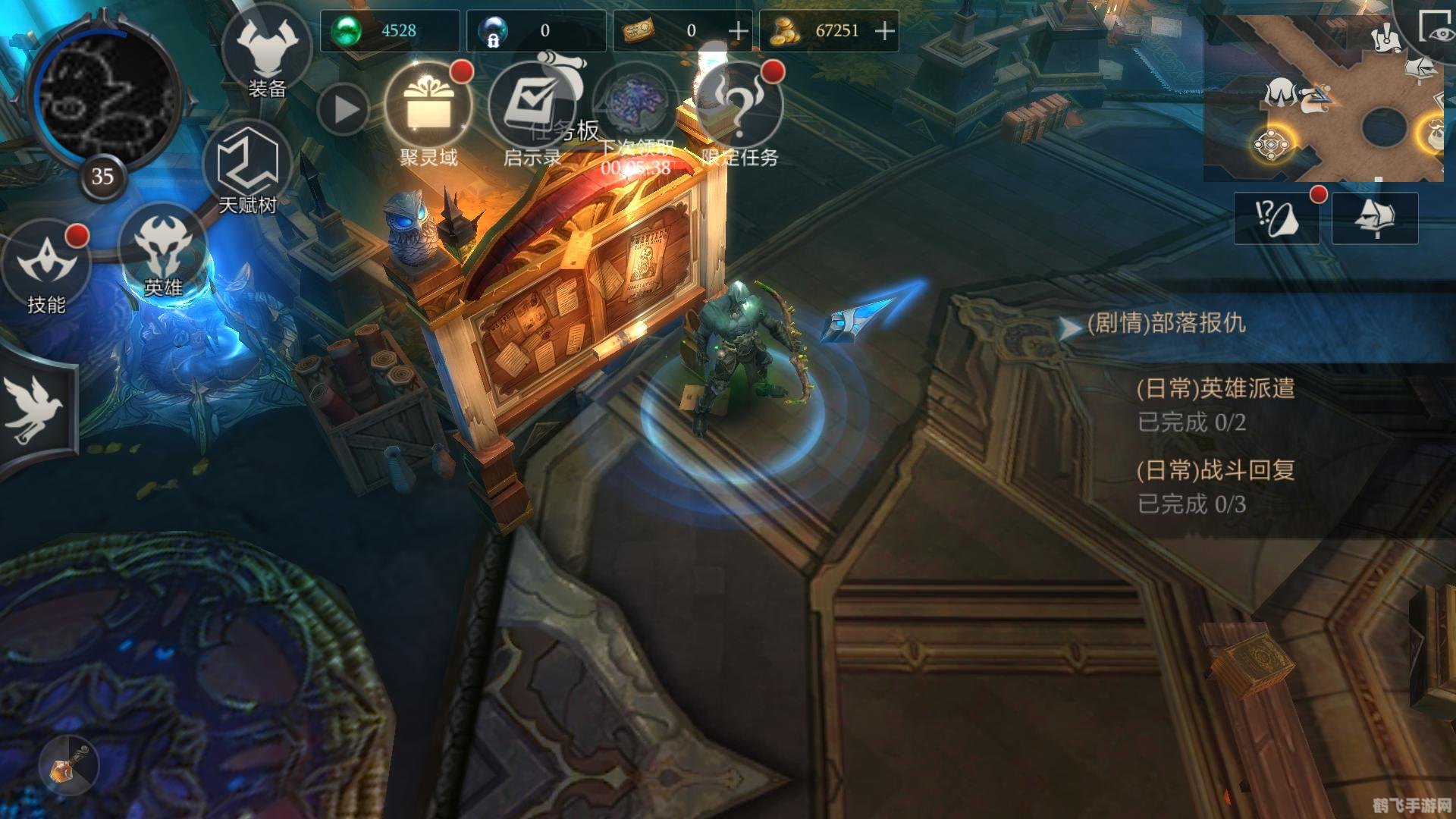Open the dove mail tab
Viewport: 1456px width, 819px height.
point(34,410)
